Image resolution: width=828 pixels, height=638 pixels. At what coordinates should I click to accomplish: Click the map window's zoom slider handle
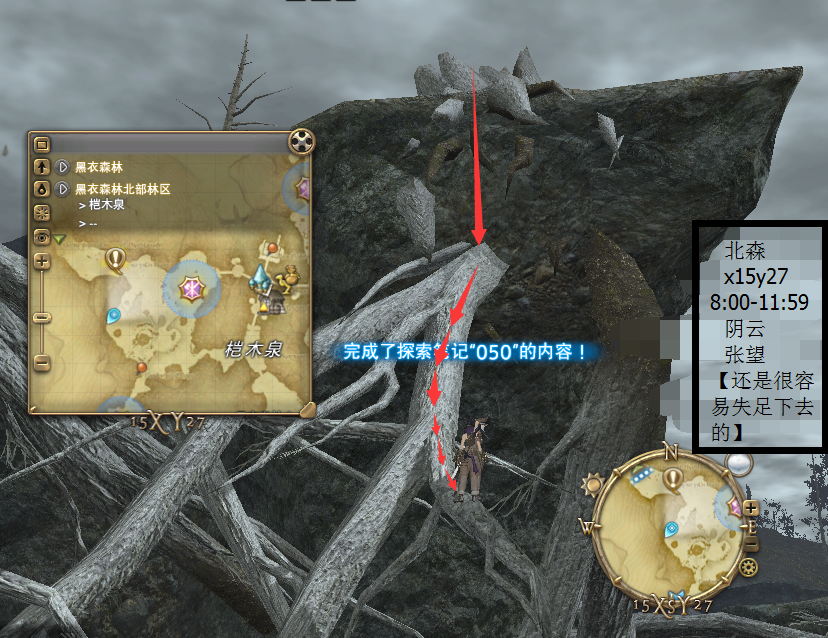[x=42, y=318]
